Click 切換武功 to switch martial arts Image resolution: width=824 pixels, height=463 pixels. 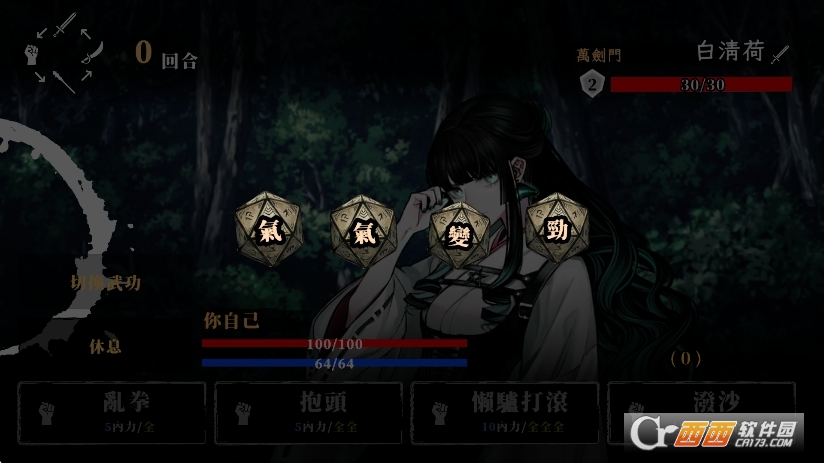105,283
